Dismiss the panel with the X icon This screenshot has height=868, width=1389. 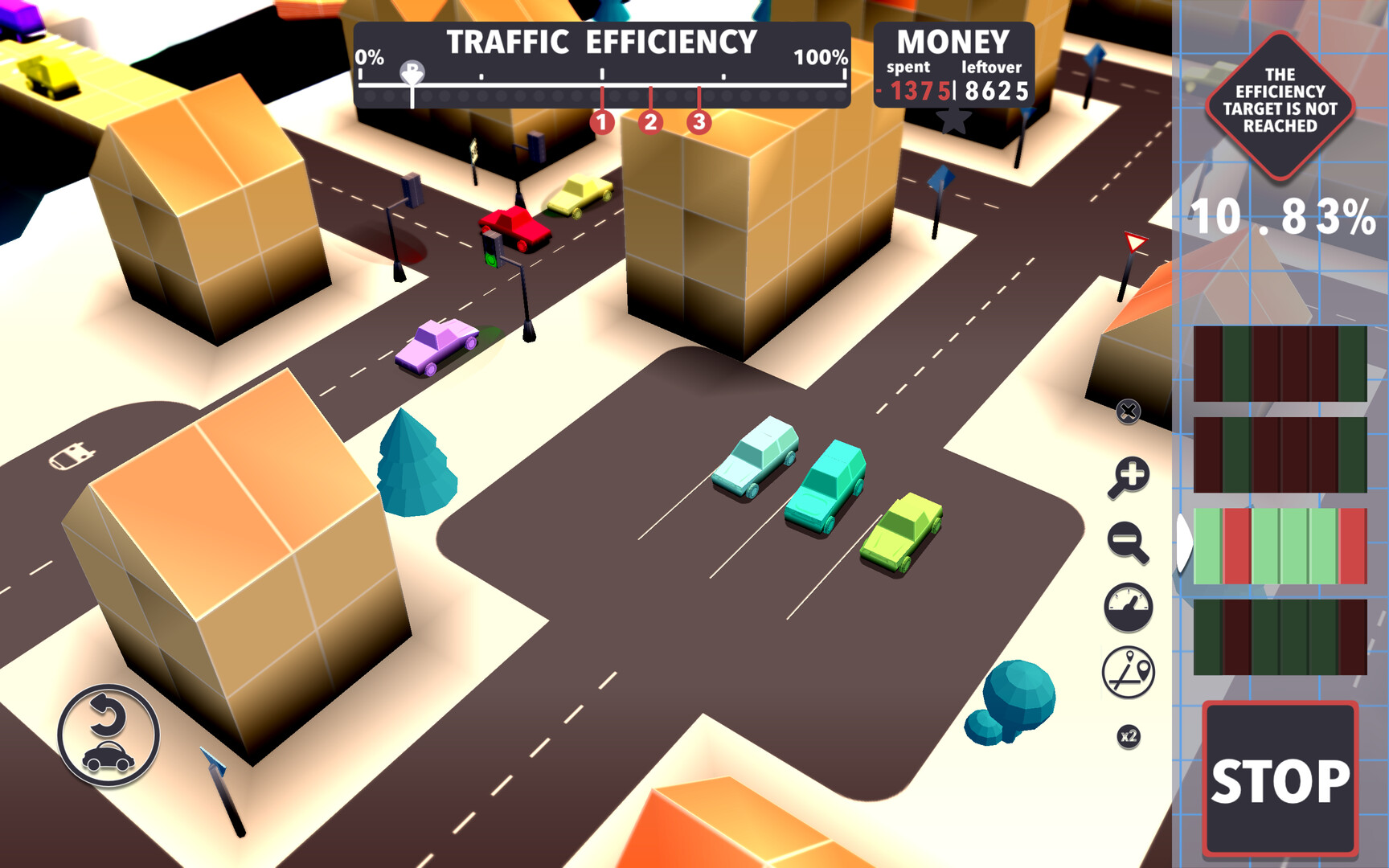1129,410
